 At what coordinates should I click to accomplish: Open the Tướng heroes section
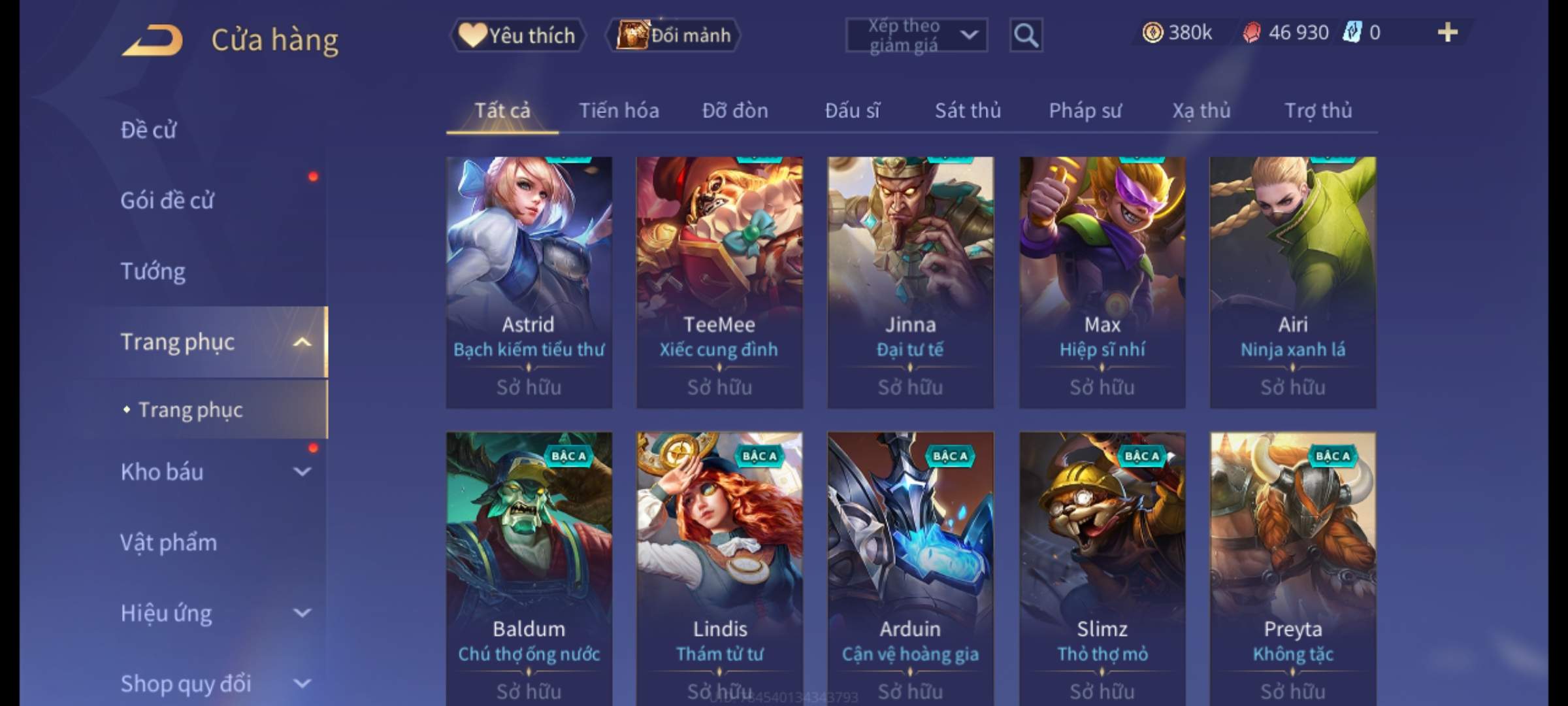pyautogui.click(x=153, y=271)
